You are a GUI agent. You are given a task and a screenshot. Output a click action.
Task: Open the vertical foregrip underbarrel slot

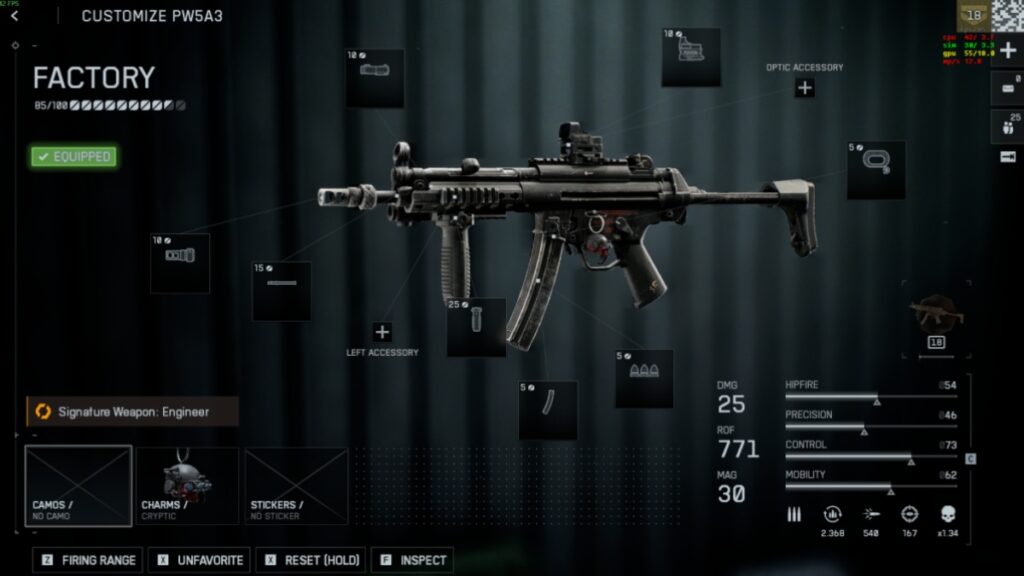476,327
